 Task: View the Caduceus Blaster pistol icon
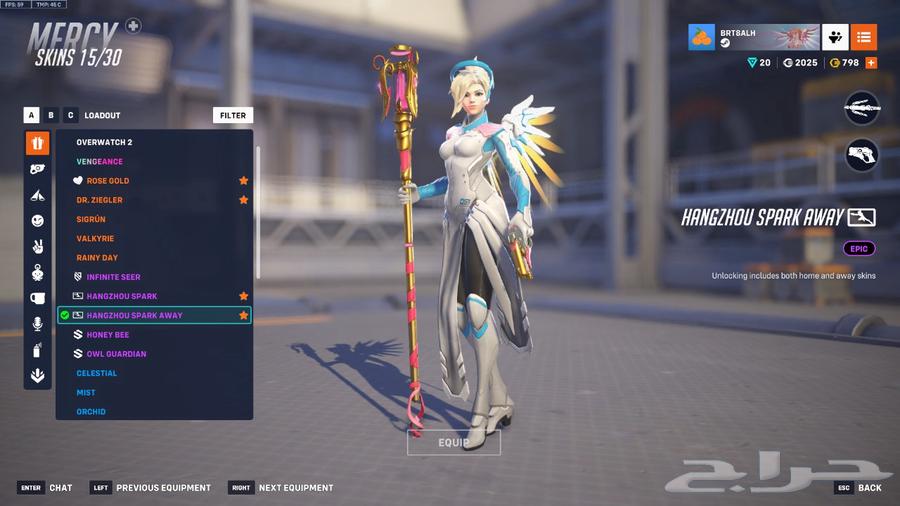point(861,154)
